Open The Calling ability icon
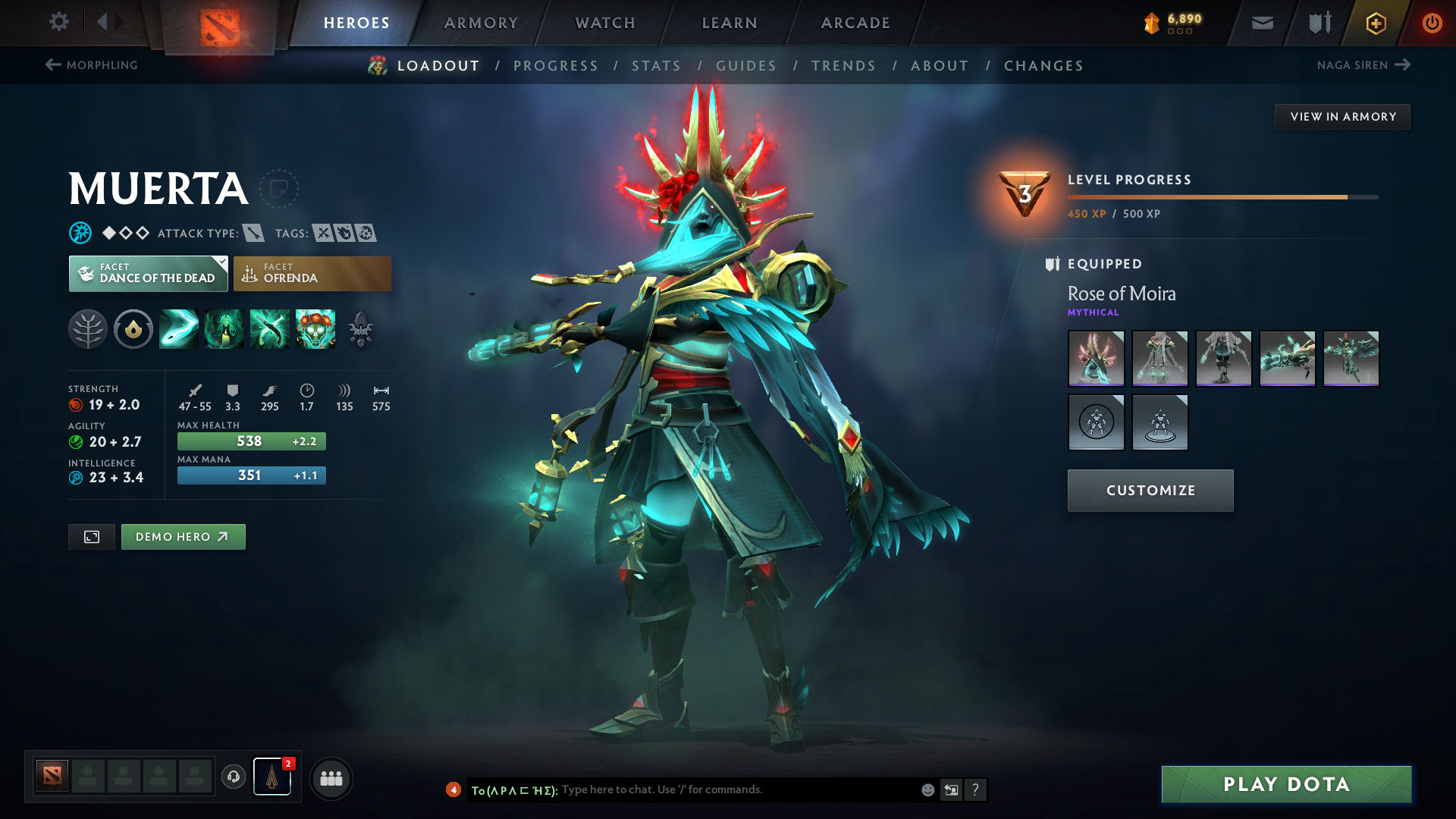The height and width of the screenshot is (819, 1456). pos(224,329)
